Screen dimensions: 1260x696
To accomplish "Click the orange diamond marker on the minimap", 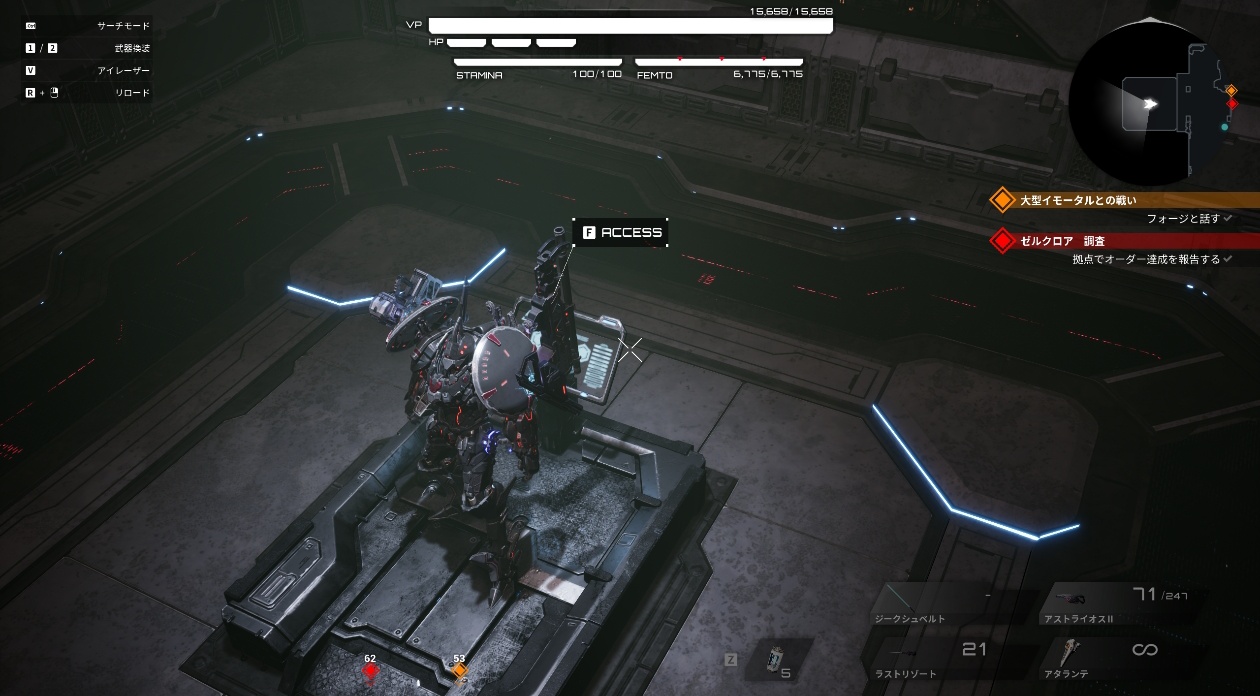I will point(1231,91).
